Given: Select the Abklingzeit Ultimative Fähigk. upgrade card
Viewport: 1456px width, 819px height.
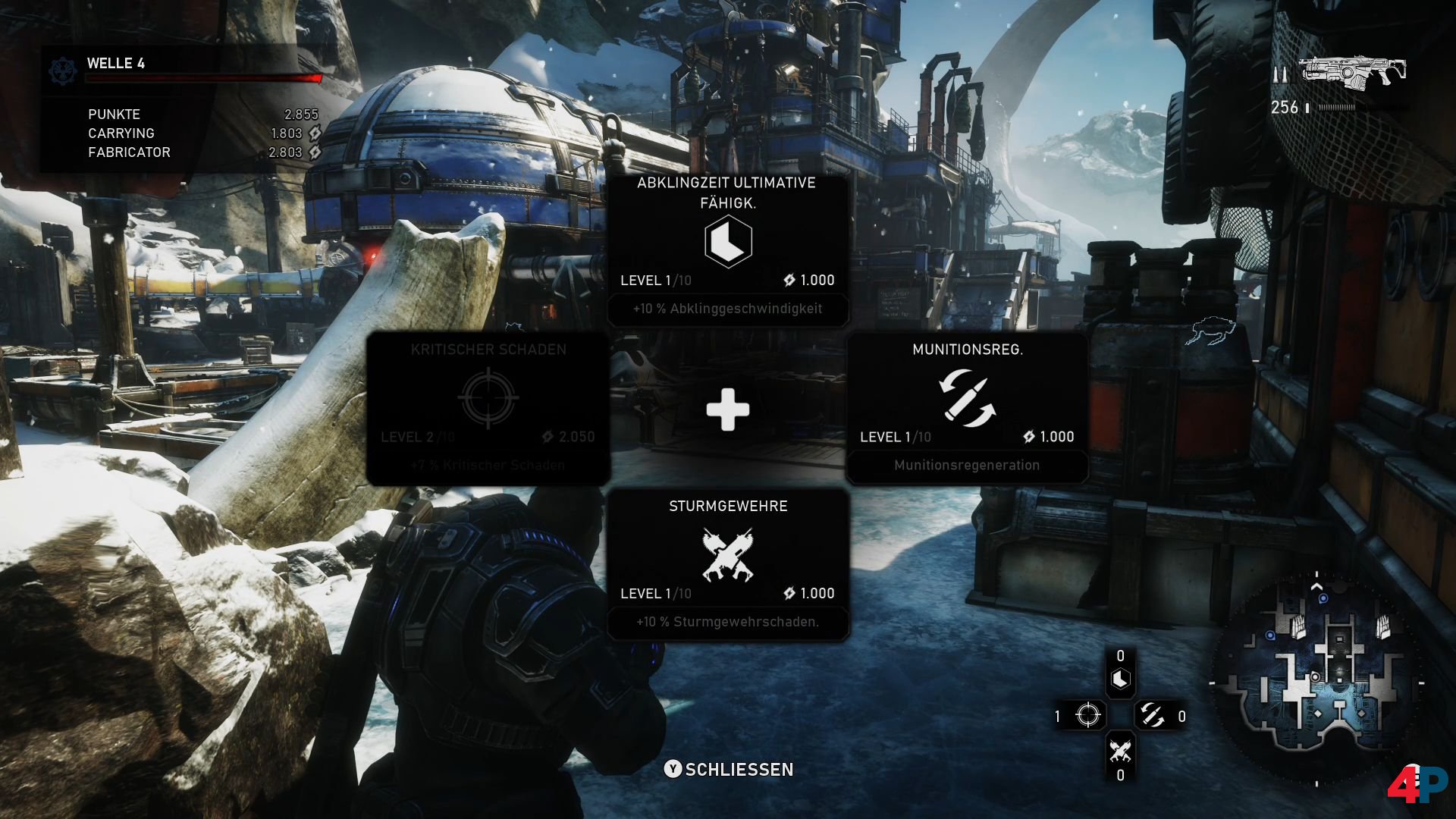Looking at the screenshot, I should [x=728, y=250].
